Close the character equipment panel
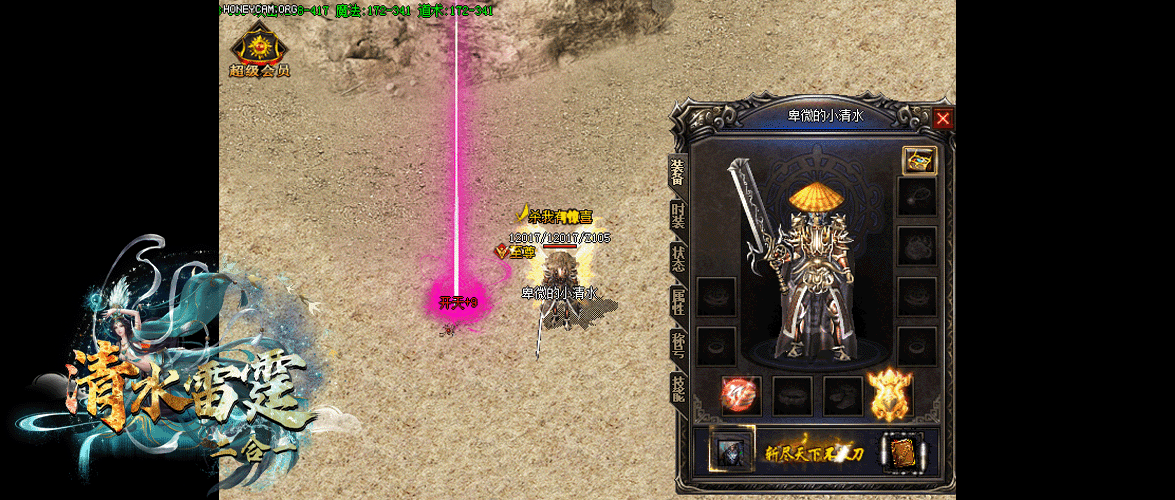The width and height of the screenshot is (1175, 500). 943,118
